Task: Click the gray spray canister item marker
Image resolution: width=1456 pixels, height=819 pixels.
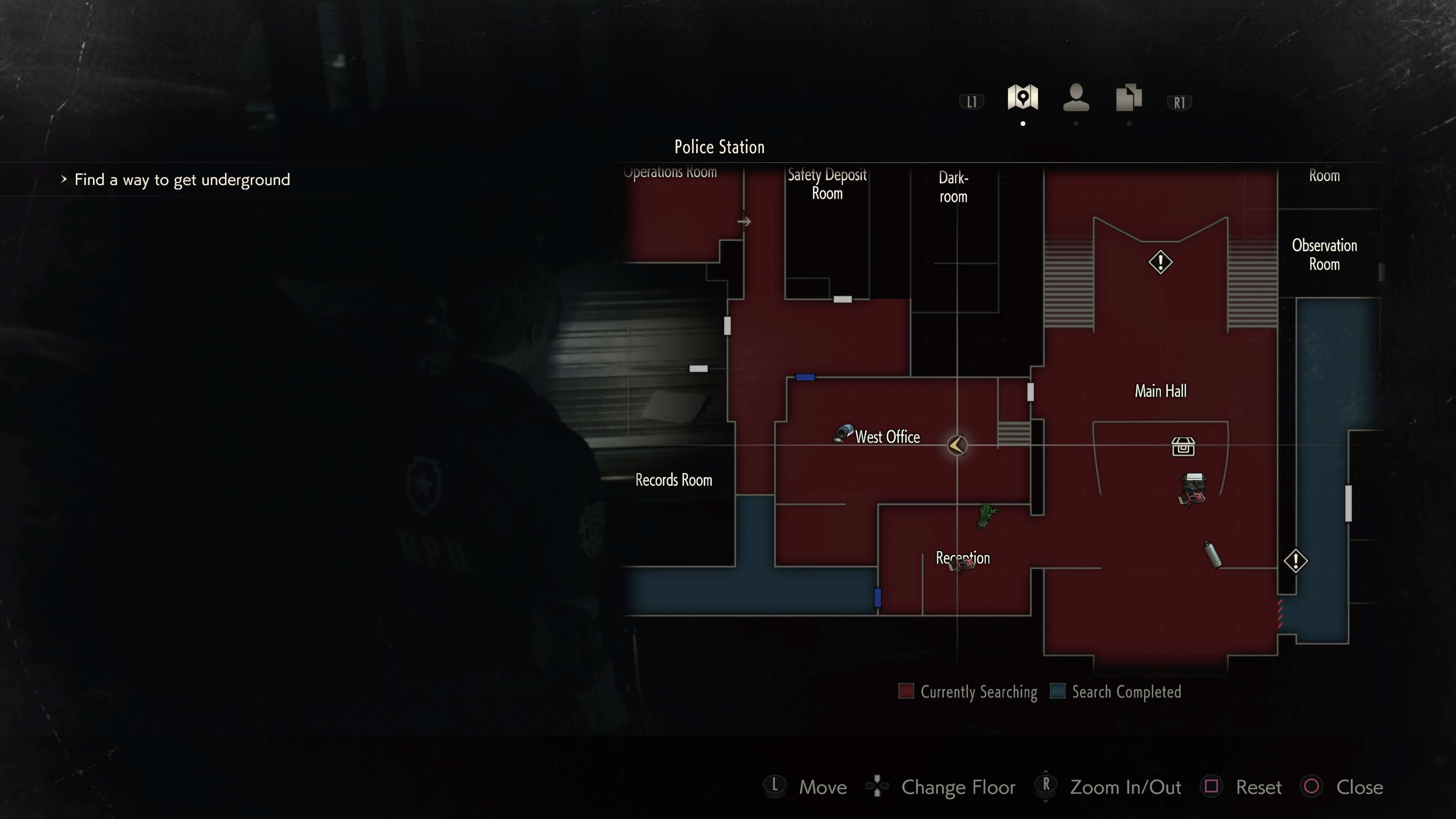Action: [x=1213, y=553]
